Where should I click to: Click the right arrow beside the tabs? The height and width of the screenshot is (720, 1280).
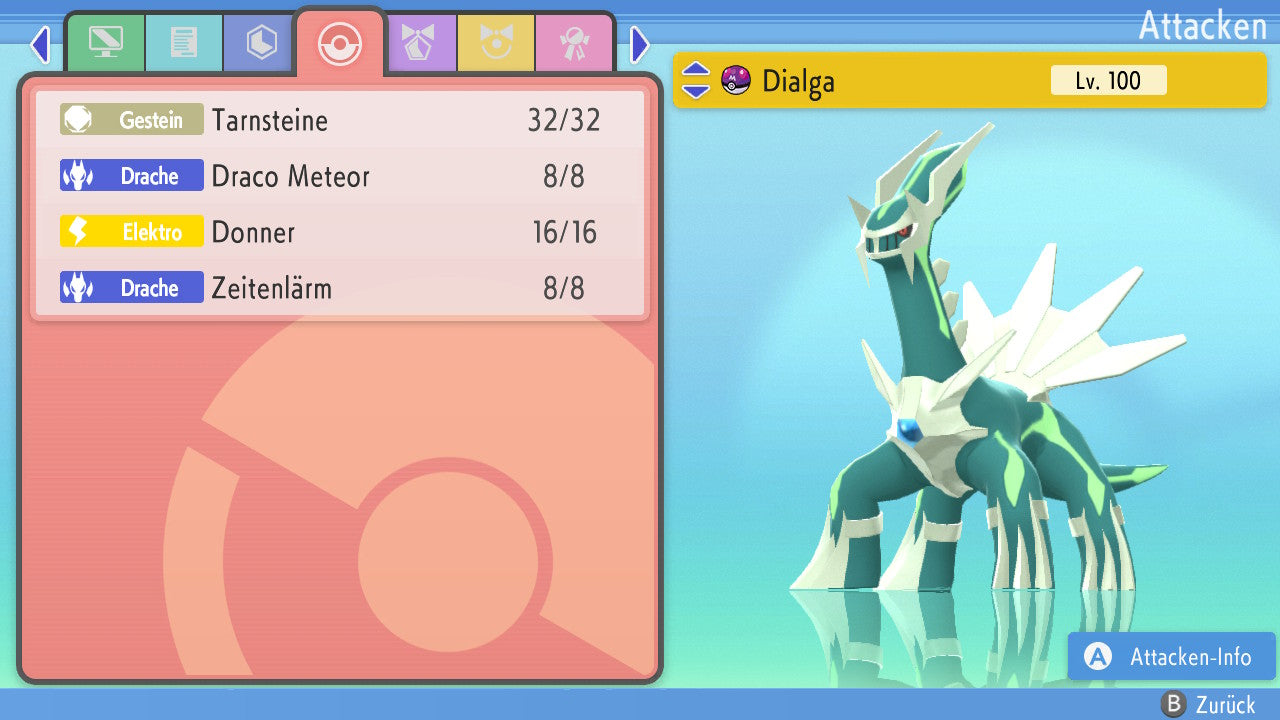pyautogui.click(x=640, y=44)
